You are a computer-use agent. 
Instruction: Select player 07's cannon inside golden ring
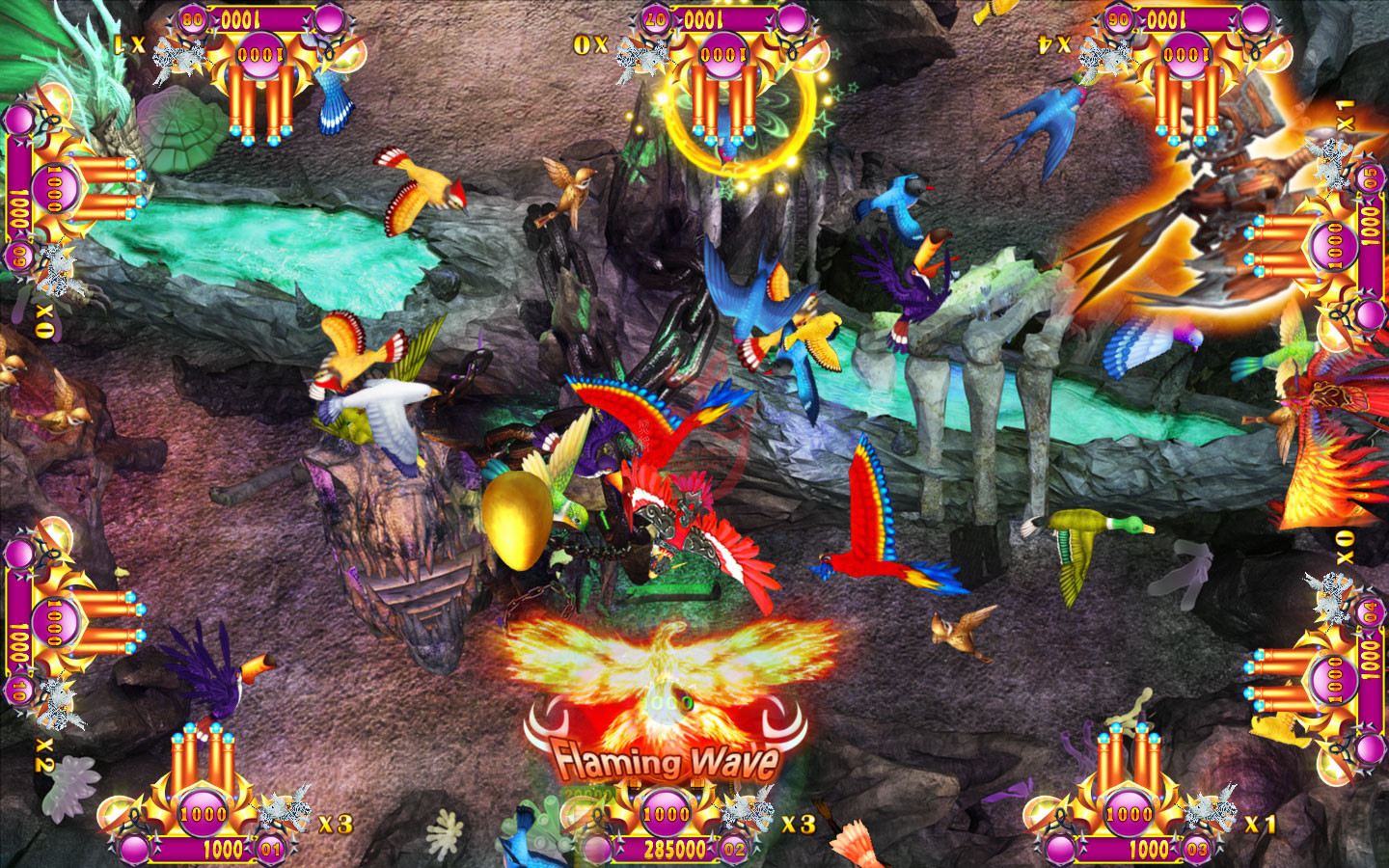pyautogui.click(x=723, y=96)
